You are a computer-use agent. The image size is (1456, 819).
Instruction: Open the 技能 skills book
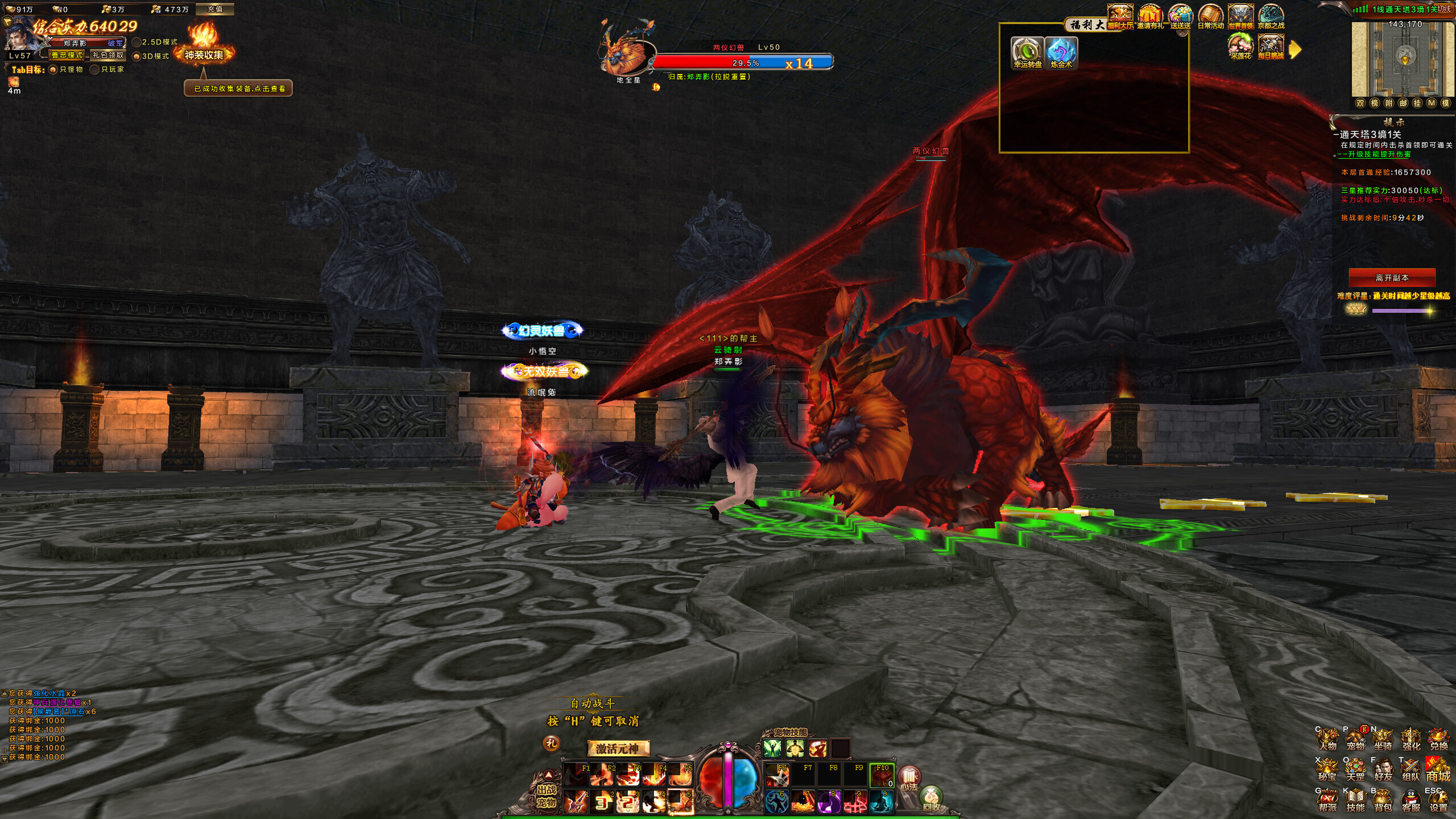[x=1355, y=800]
